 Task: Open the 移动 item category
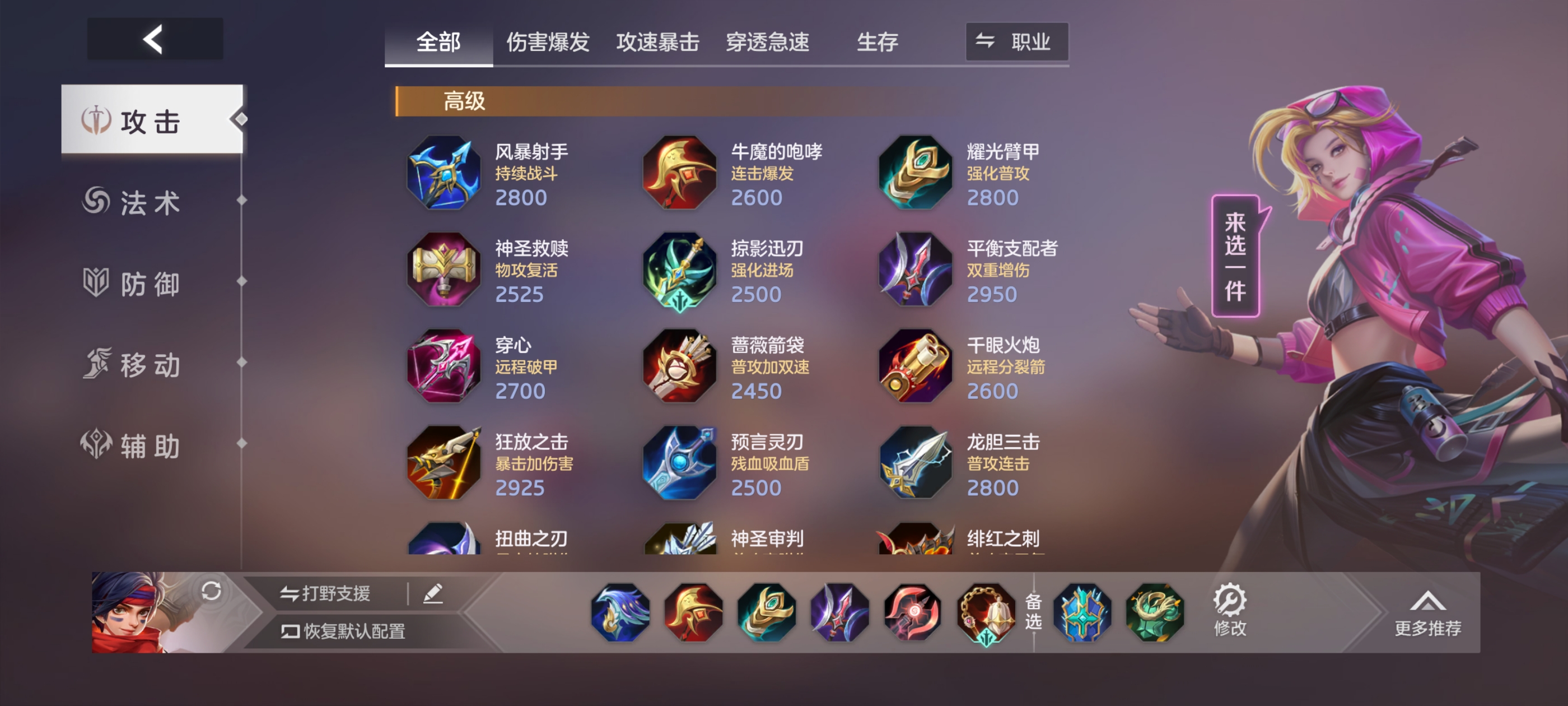(150, 365)
